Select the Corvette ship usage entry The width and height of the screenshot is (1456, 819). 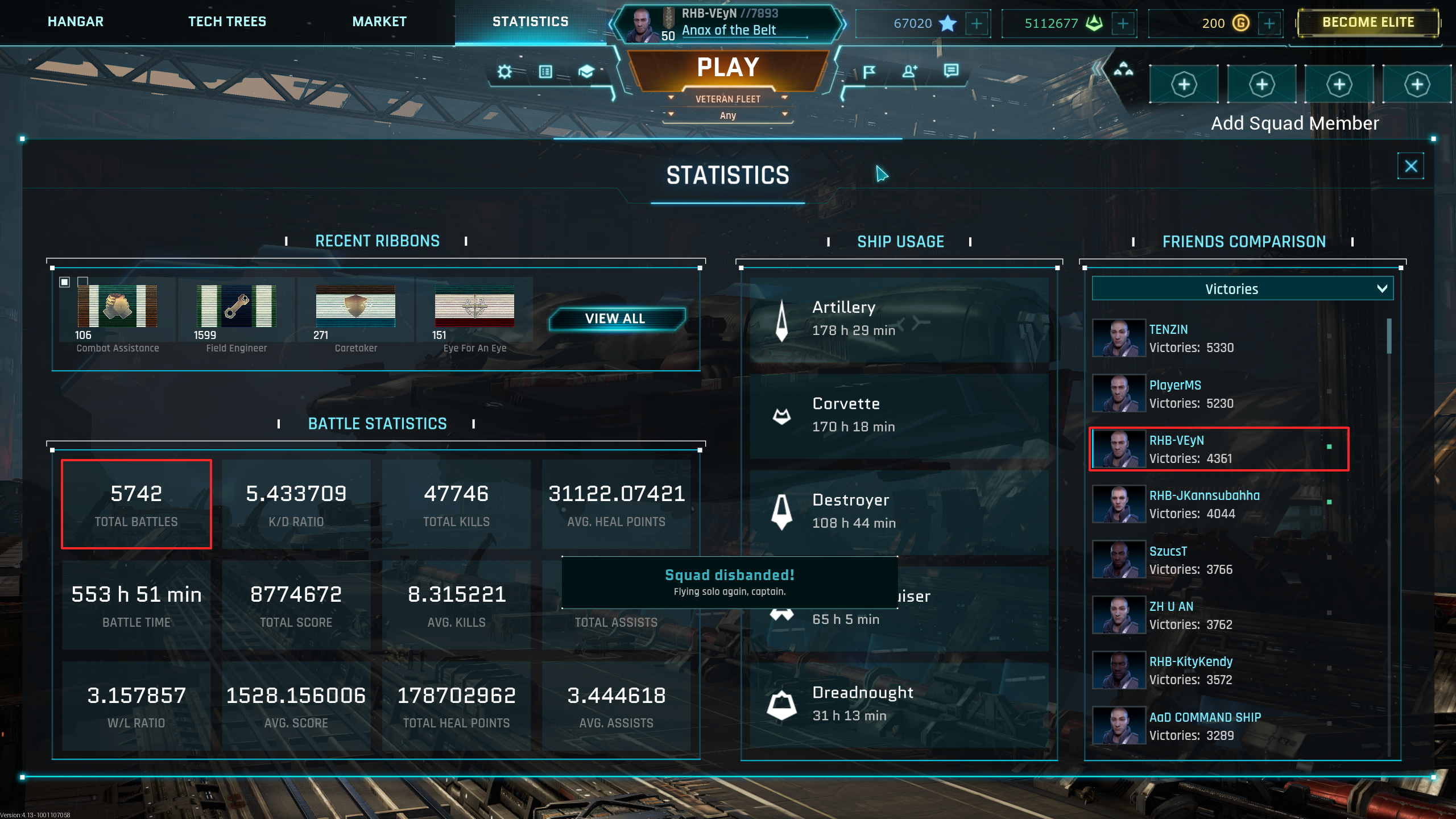point(899,415)
